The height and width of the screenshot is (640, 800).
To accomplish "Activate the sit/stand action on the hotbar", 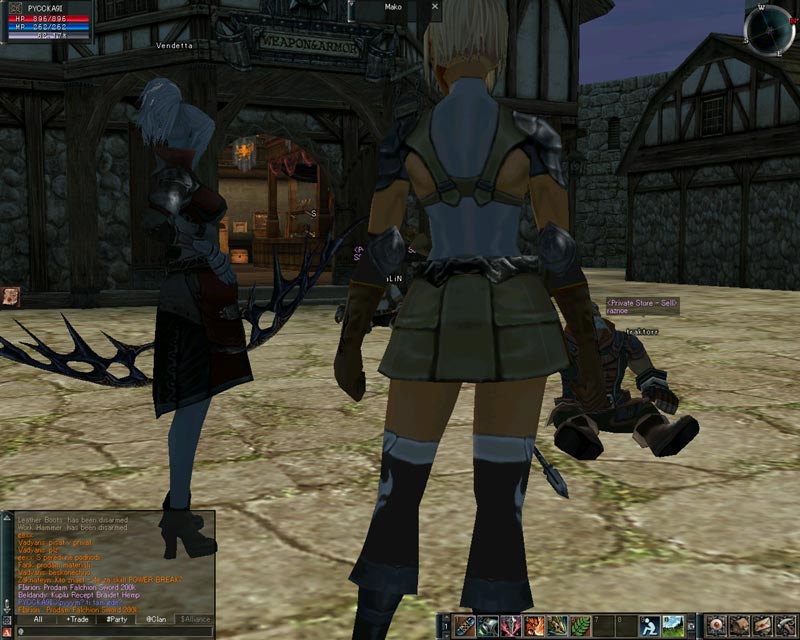I will click(648, 626).
